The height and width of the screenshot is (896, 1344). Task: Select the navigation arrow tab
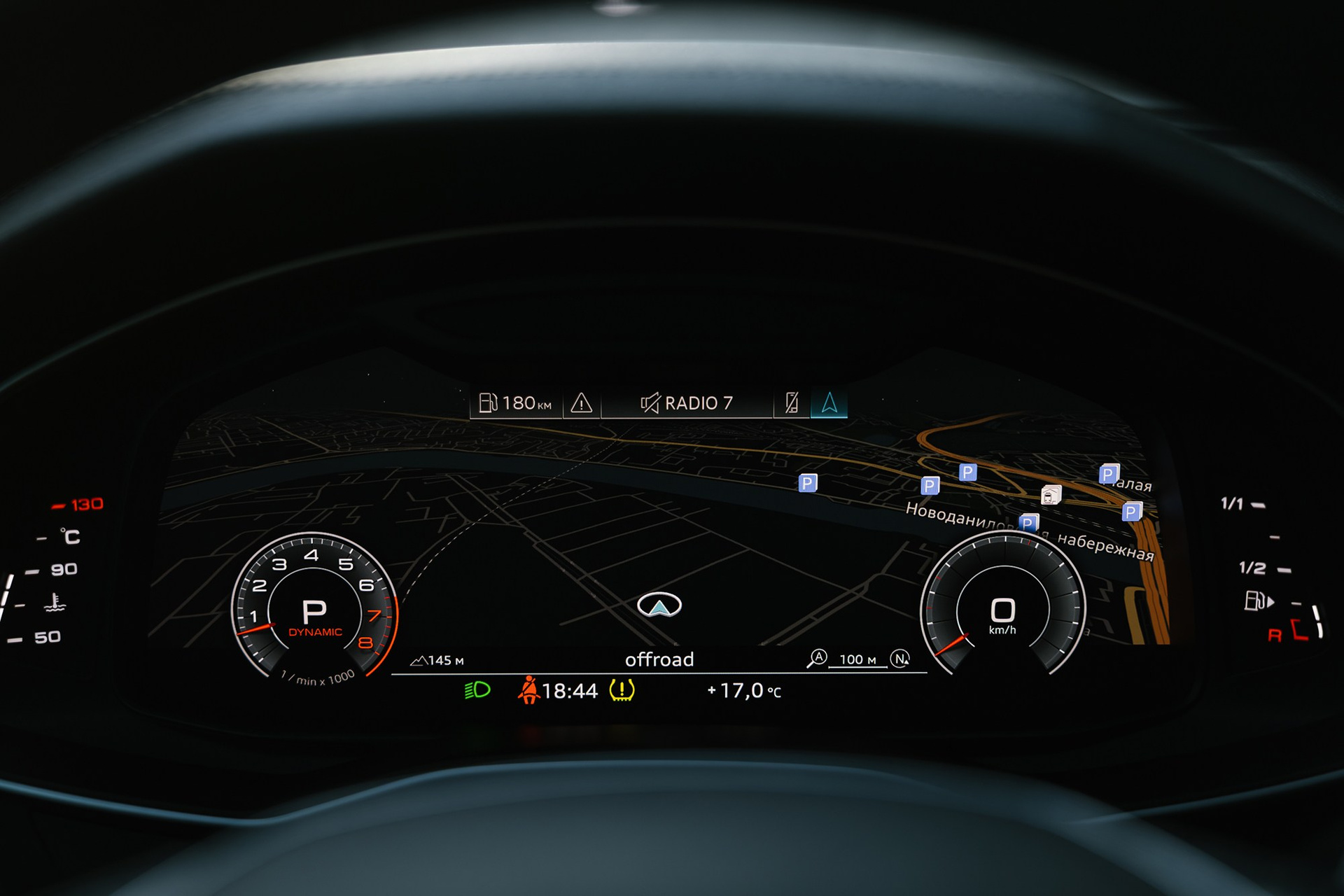829,403
